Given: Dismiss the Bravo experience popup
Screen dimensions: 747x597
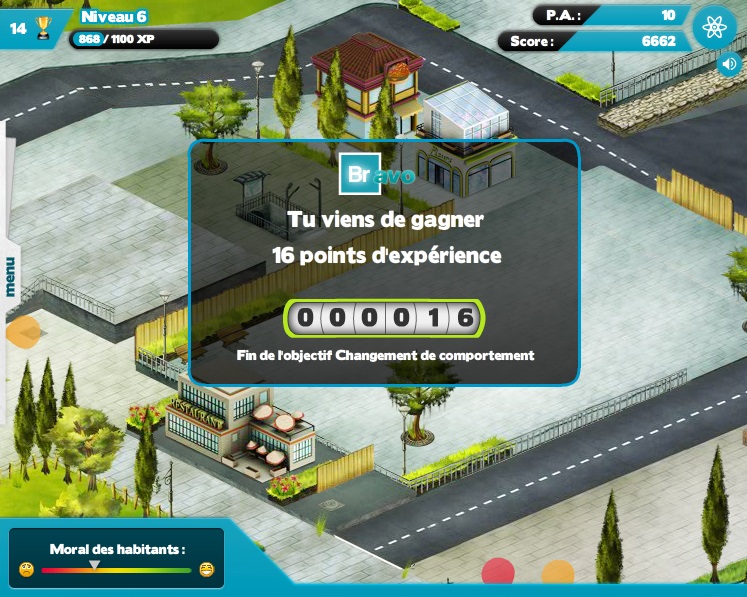Looking at the screenshot, I should pyautogui.click(x=384, y=262).
